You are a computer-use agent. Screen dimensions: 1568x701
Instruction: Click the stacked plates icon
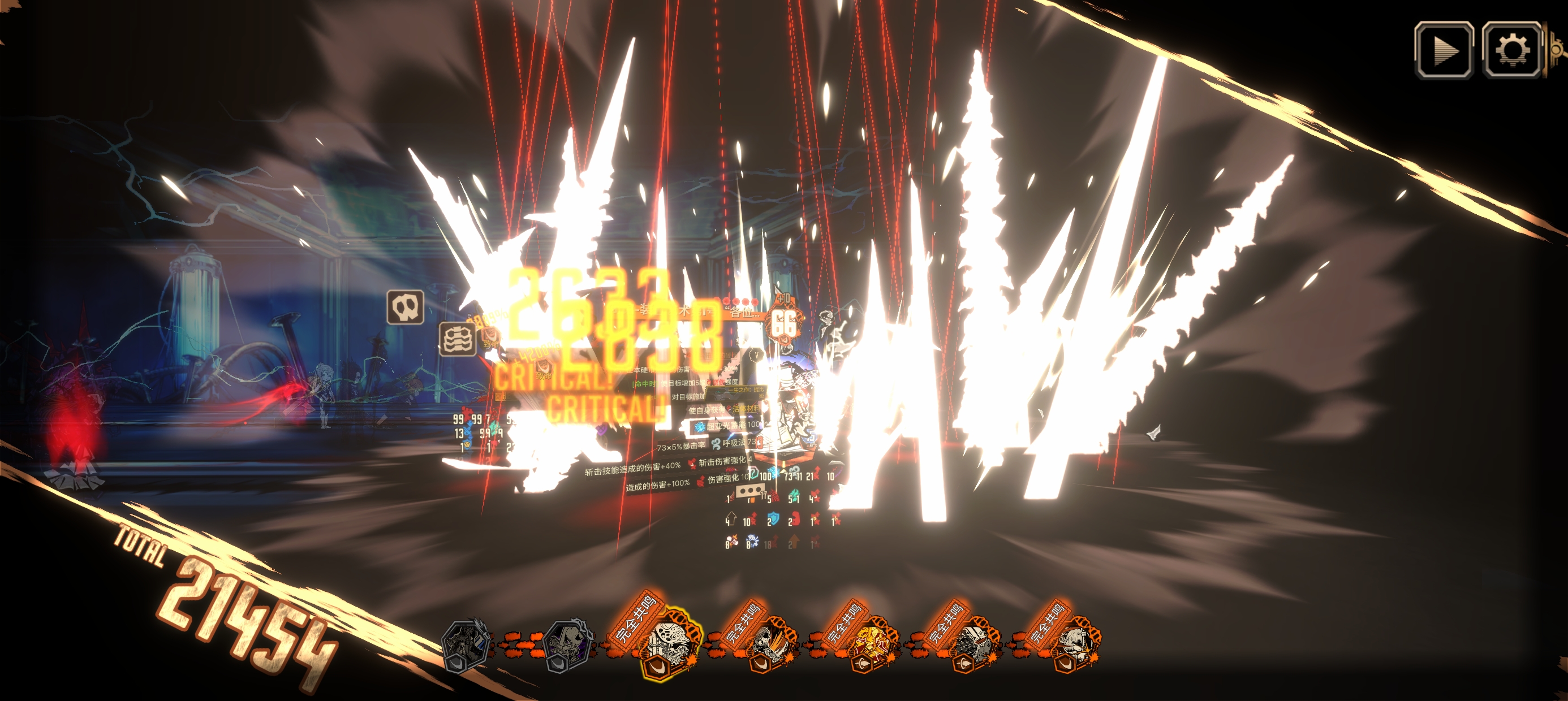click(458, 340)
